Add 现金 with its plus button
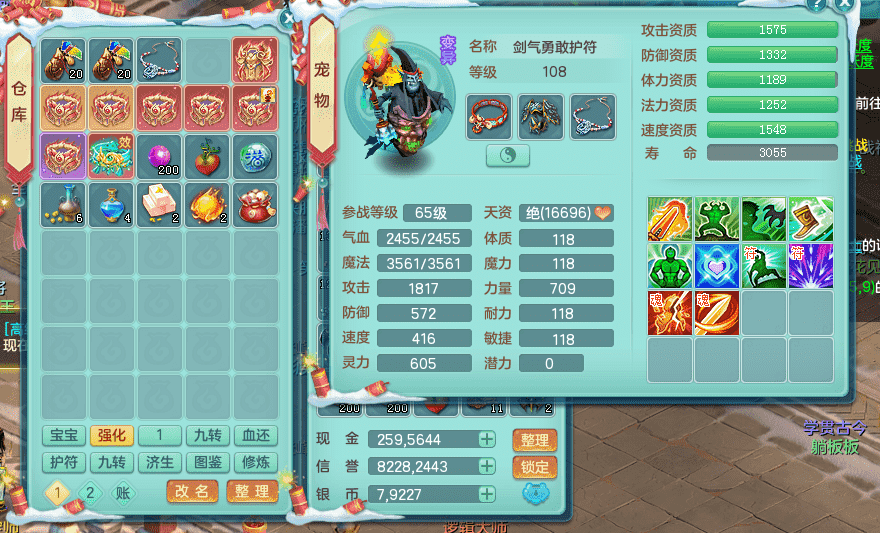The width and height of the screenshot is (880, 533). [486, 440]
